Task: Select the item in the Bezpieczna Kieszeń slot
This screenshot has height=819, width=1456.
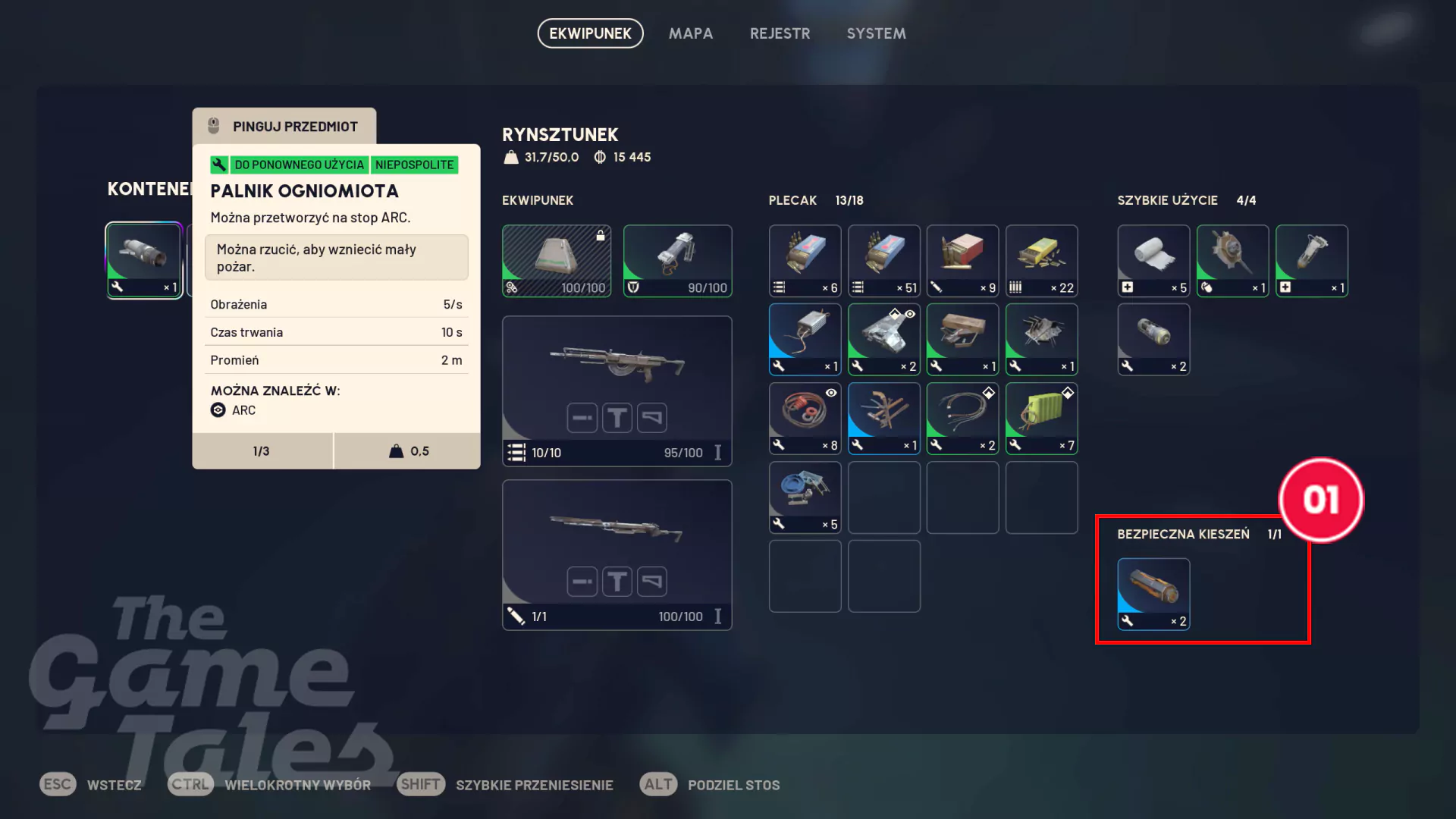Action: point(1153,594)
